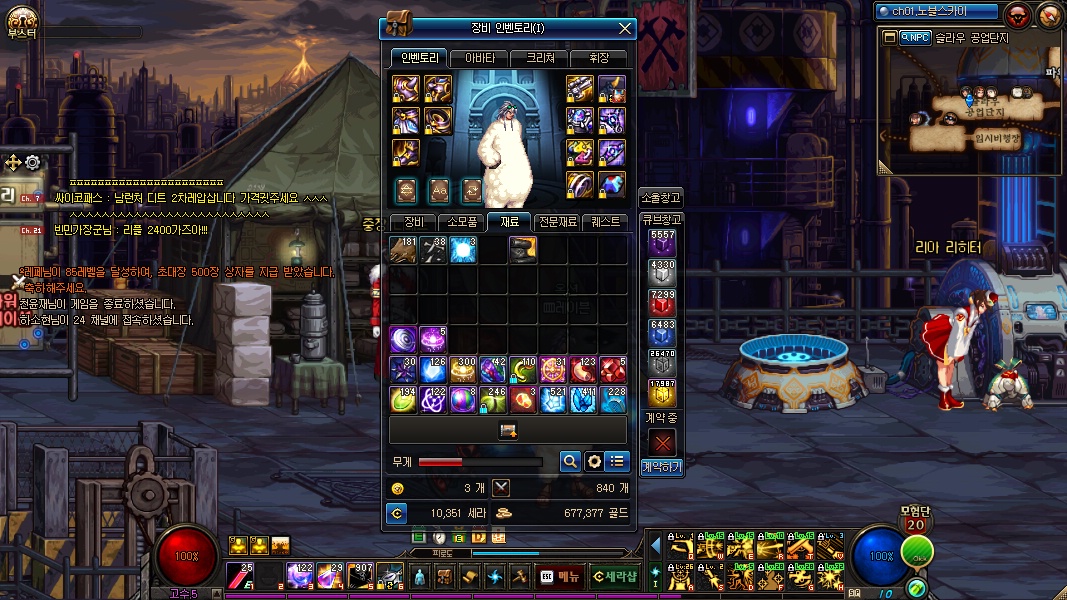Click the 계약하기 contract button
The image size is (1067, 600).
[661, 466]
